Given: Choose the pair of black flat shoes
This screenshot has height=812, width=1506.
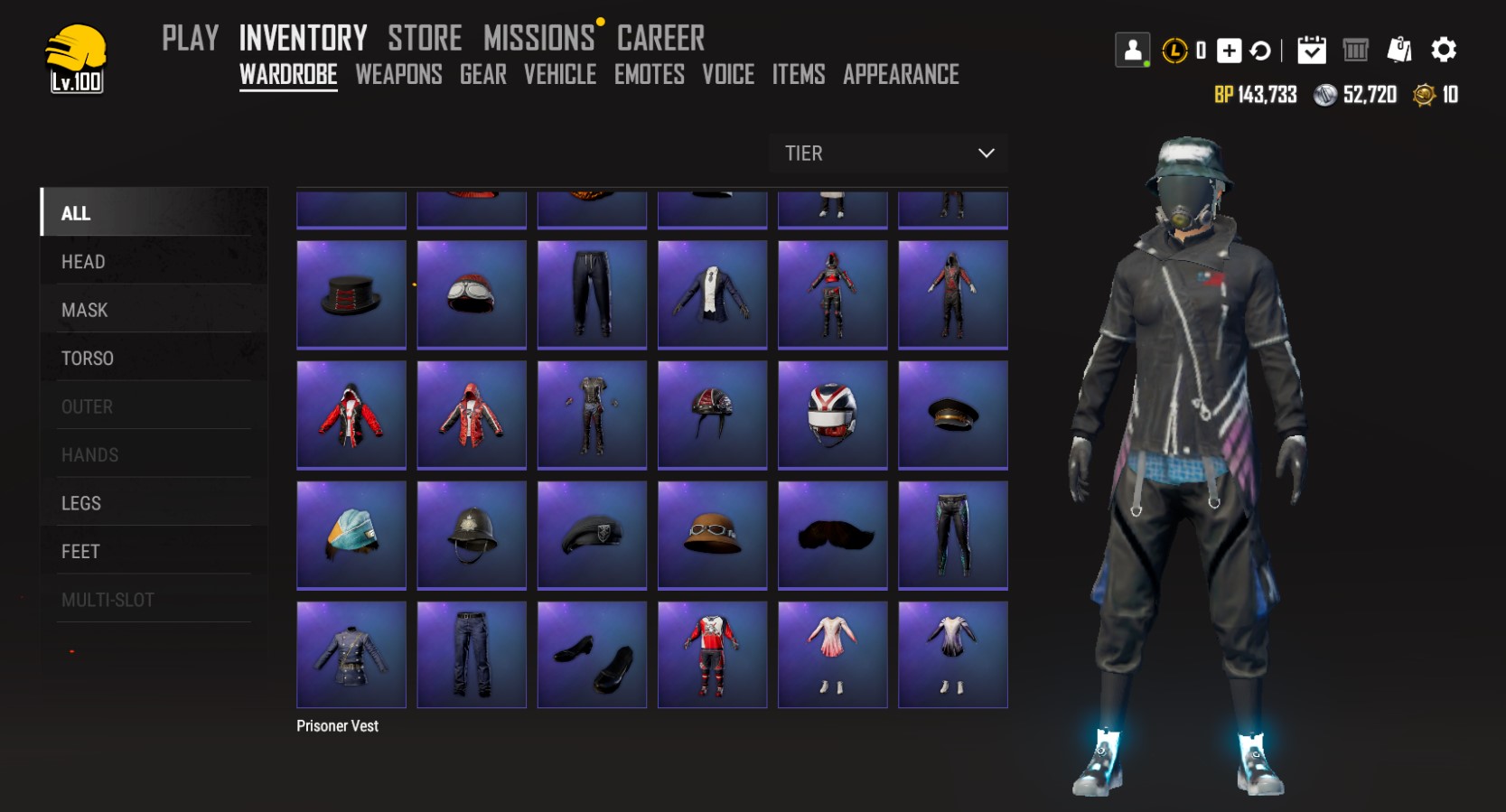Looking at the screenshot, I should pos(592,655).
